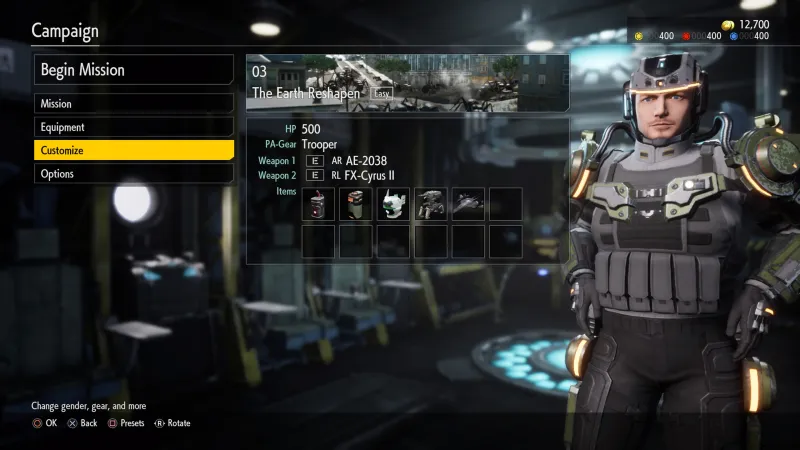
Task: Select the black grenade item slot
Action: click(x=319, y=204)
